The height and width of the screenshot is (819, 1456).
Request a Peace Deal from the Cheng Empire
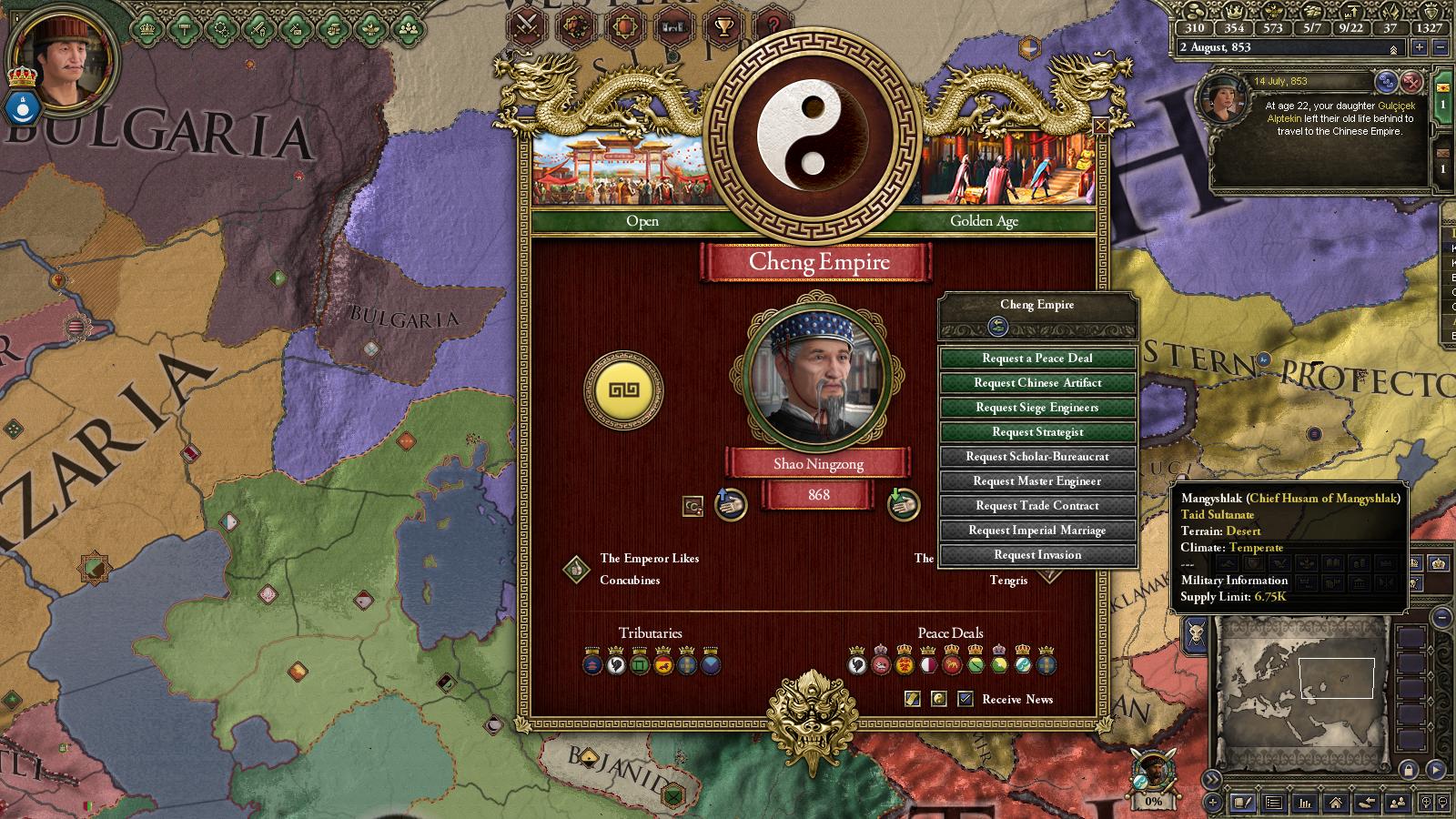click(1036, 359)
